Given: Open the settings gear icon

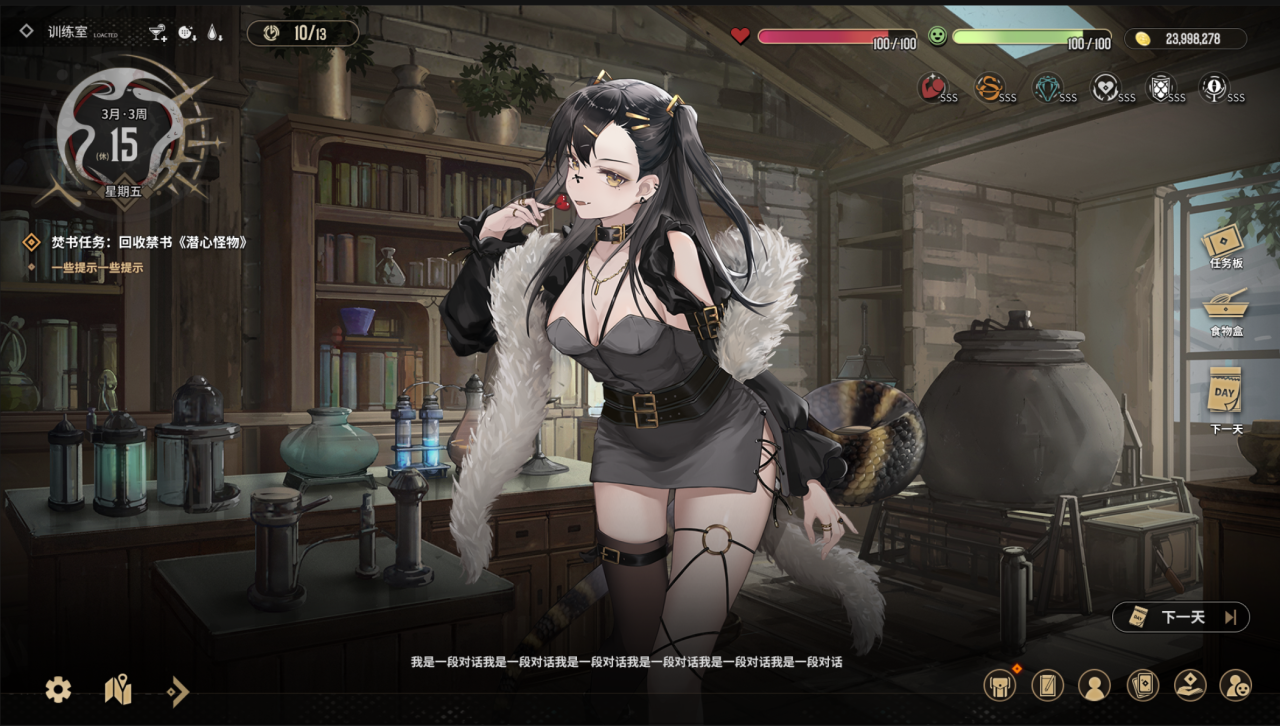Looking at the screenshot, I should pyautogui.click(x=57, y=691).
